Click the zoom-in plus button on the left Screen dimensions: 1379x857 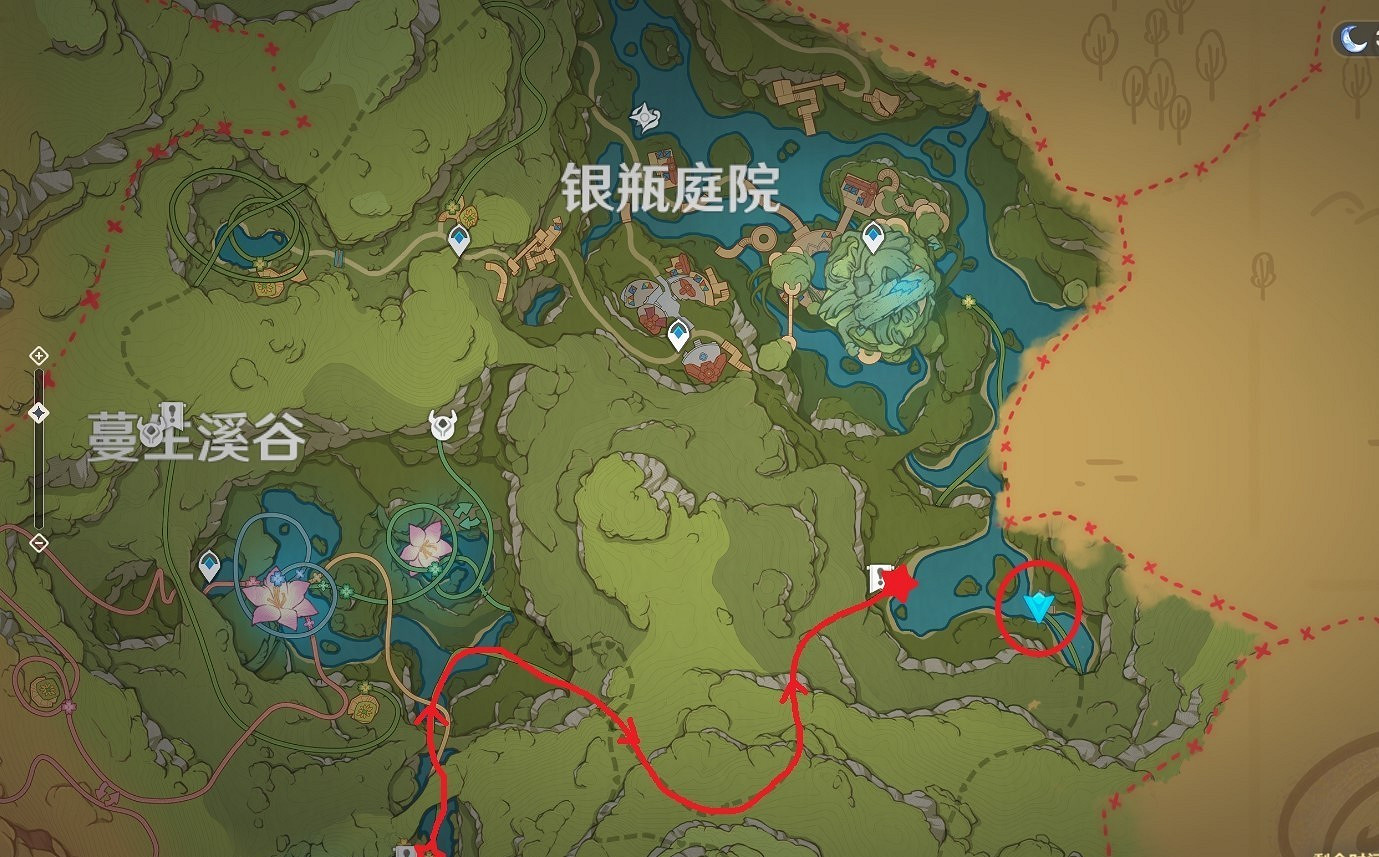pyautogui.click(x=39, y=354)
